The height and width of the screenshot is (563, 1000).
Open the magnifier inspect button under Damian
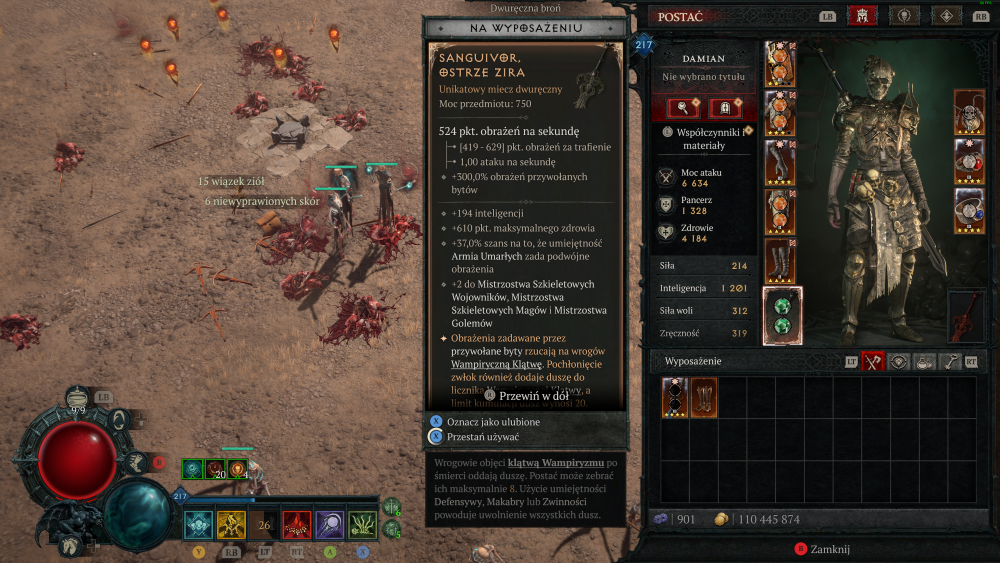tap(682, 108)
